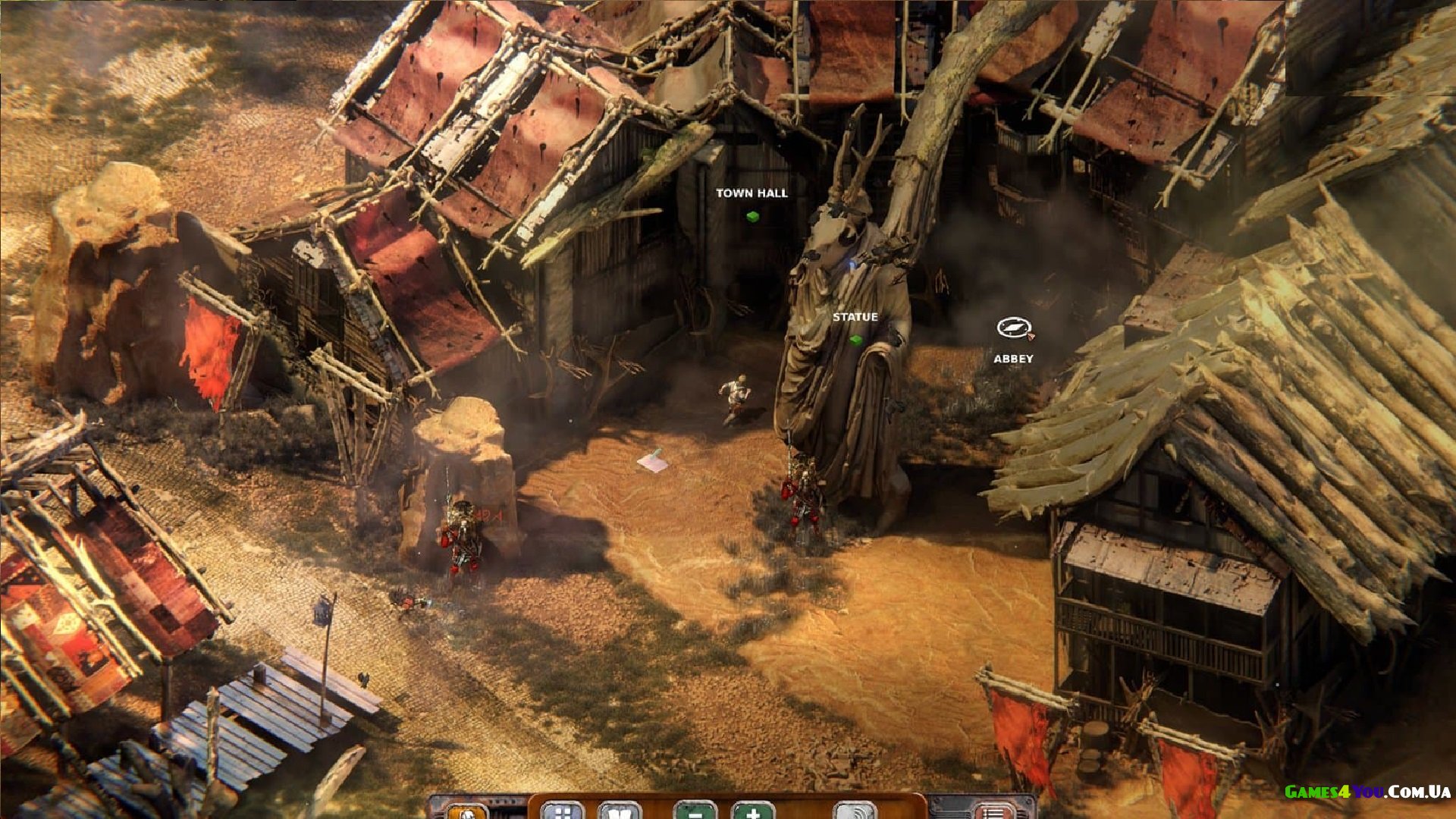This screenshot has width=1456, height=819.
Task: Activate the grey sound-waves button
Action: click(x=855, y=811)
